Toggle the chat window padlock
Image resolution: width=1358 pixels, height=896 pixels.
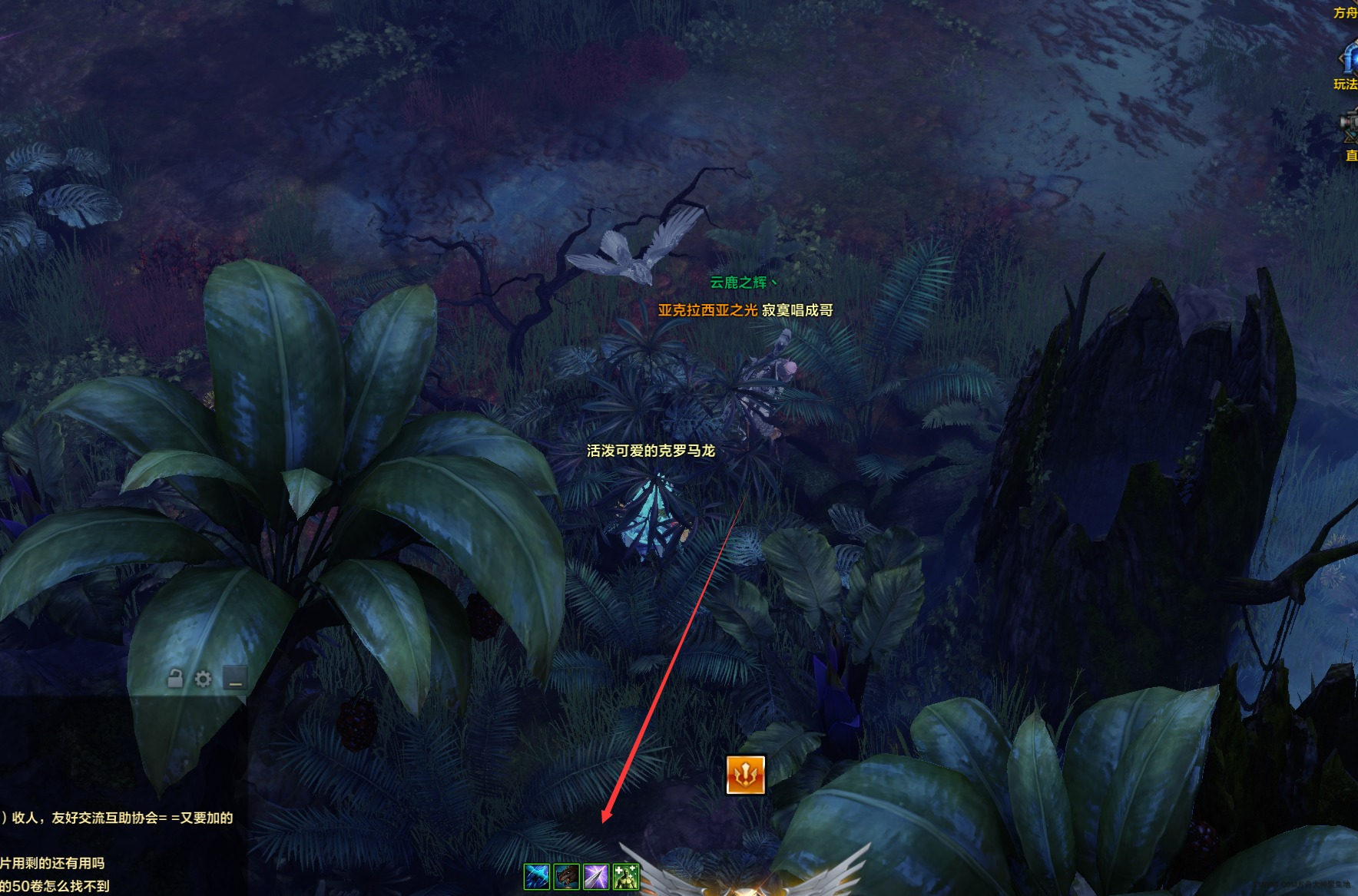tap(175, 679)
